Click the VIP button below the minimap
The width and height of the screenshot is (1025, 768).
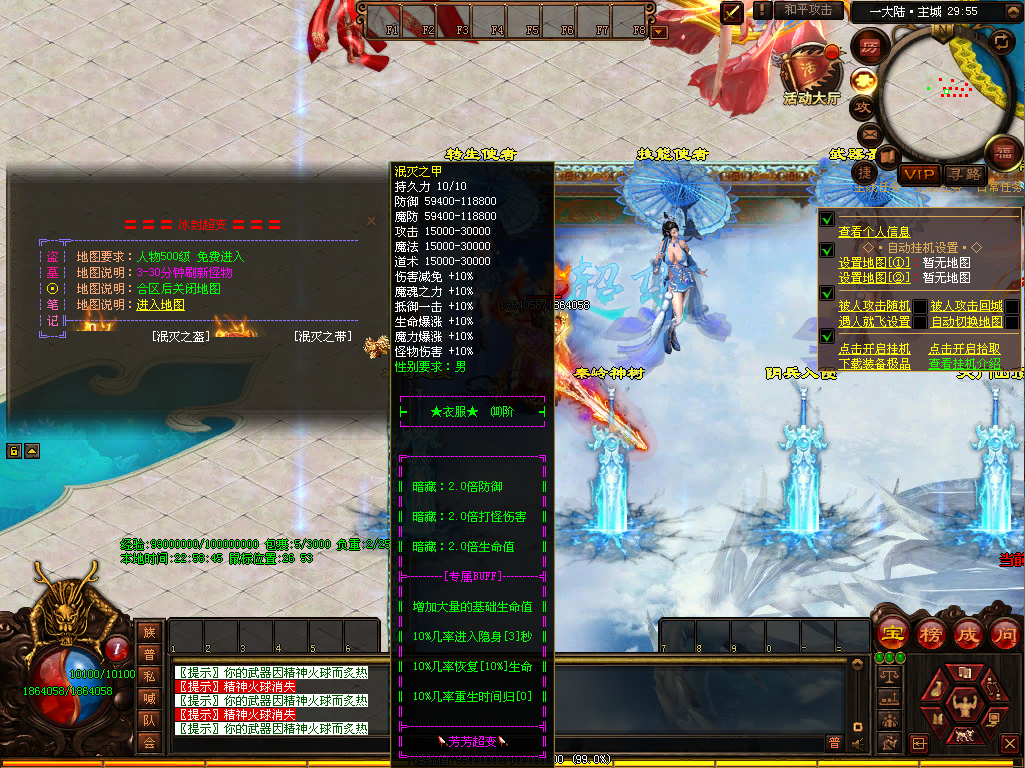918,174
